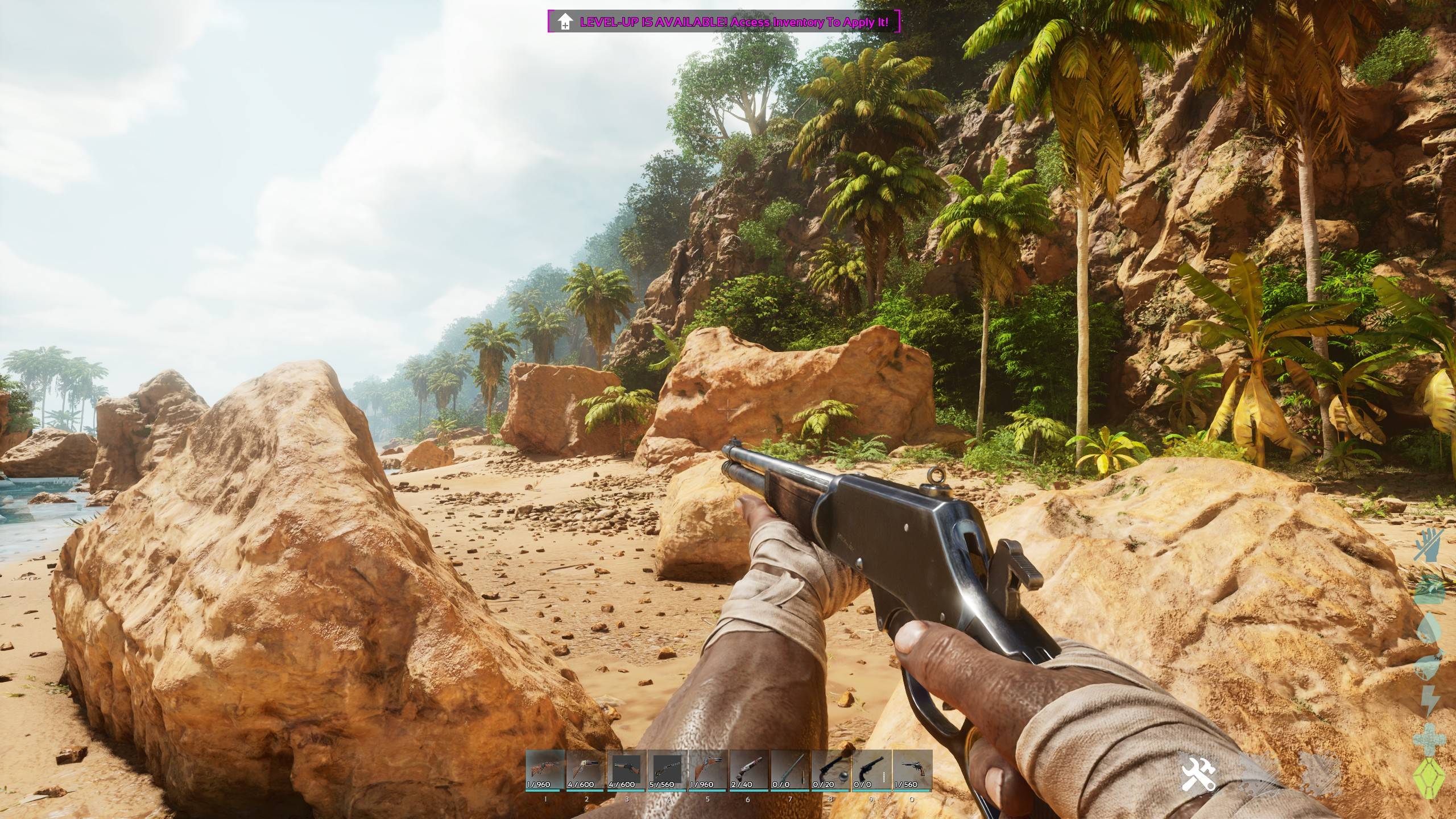The height and width of the screenshot is (819, 1456).
Task: Click the hammer and wrench crafting icon
Action: click(1198, 773)
